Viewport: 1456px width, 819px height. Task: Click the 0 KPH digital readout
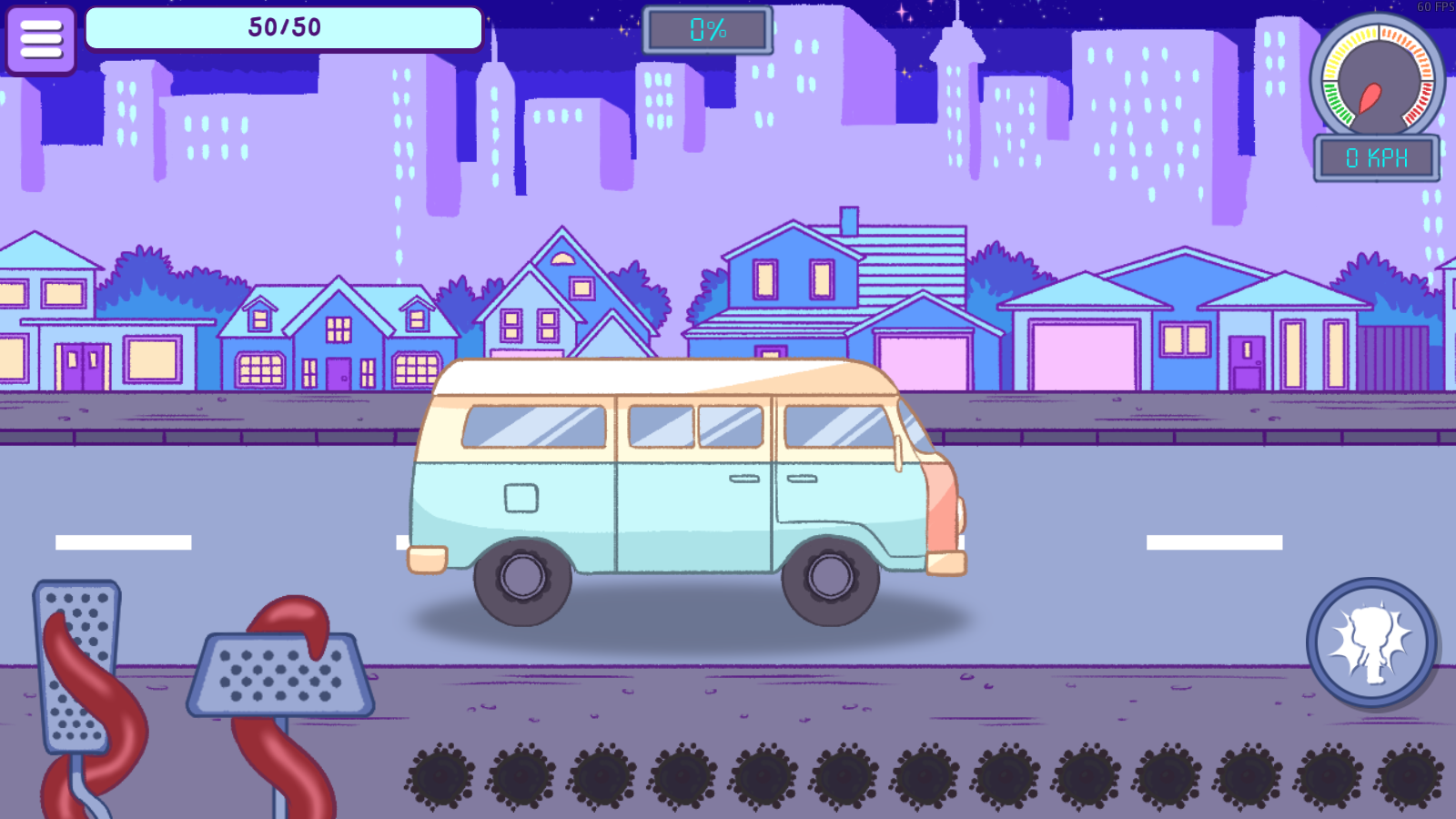tap(1375, 157)
